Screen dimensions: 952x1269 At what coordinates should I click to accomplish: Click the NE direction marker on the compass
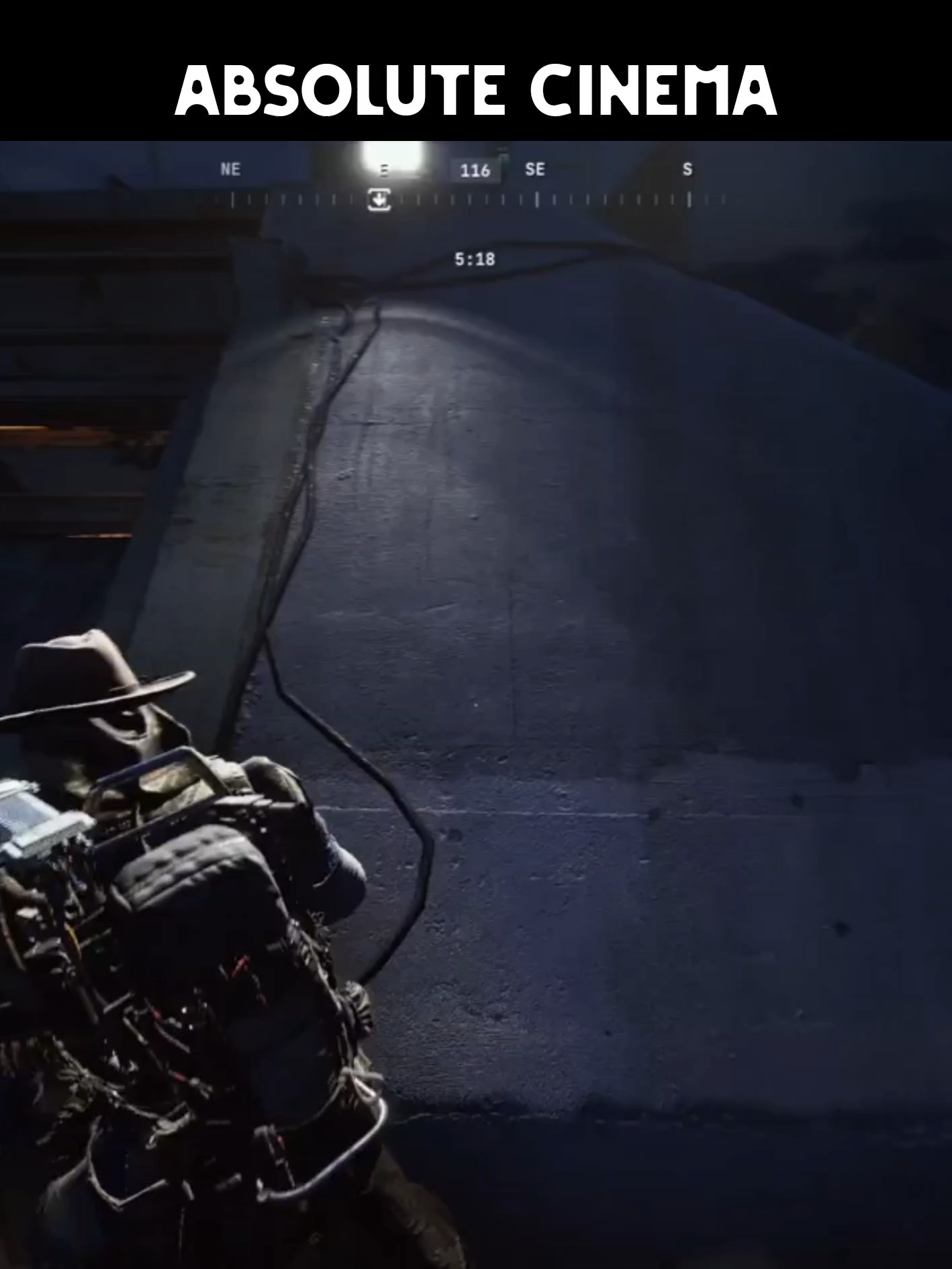point(231,169)
